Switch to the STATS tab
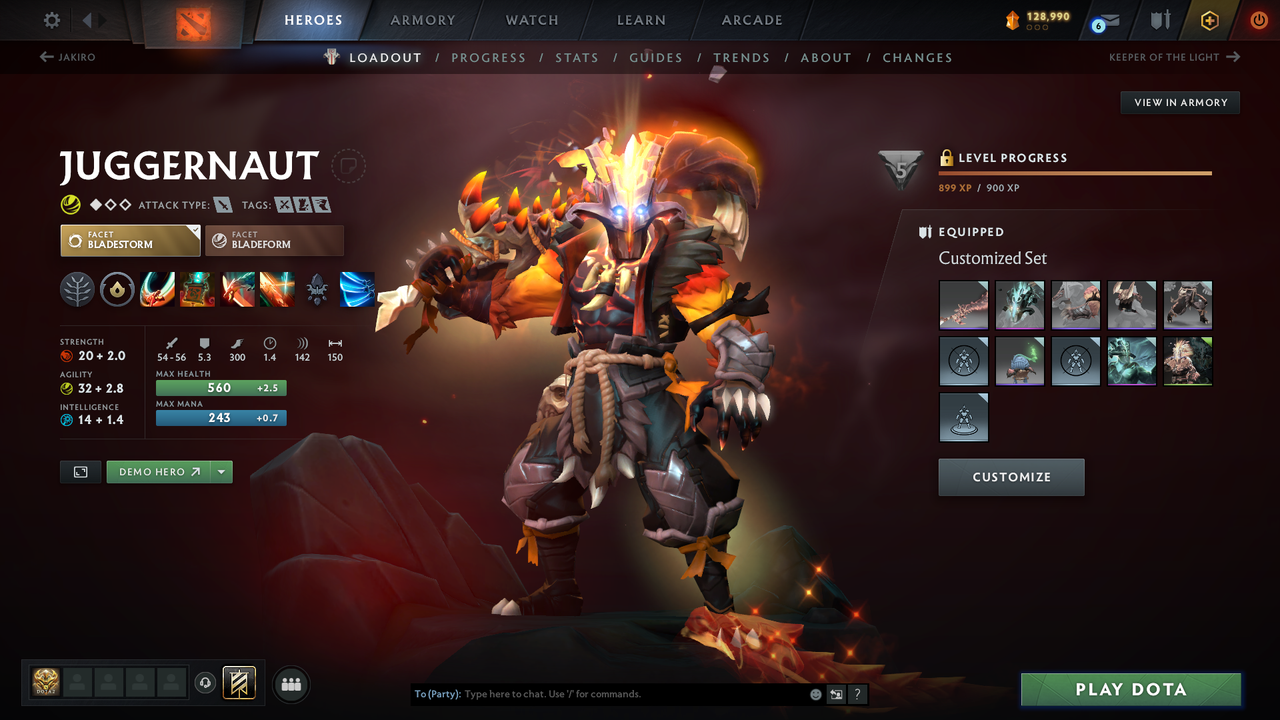The image size is (1280, 720). point(577,57)
